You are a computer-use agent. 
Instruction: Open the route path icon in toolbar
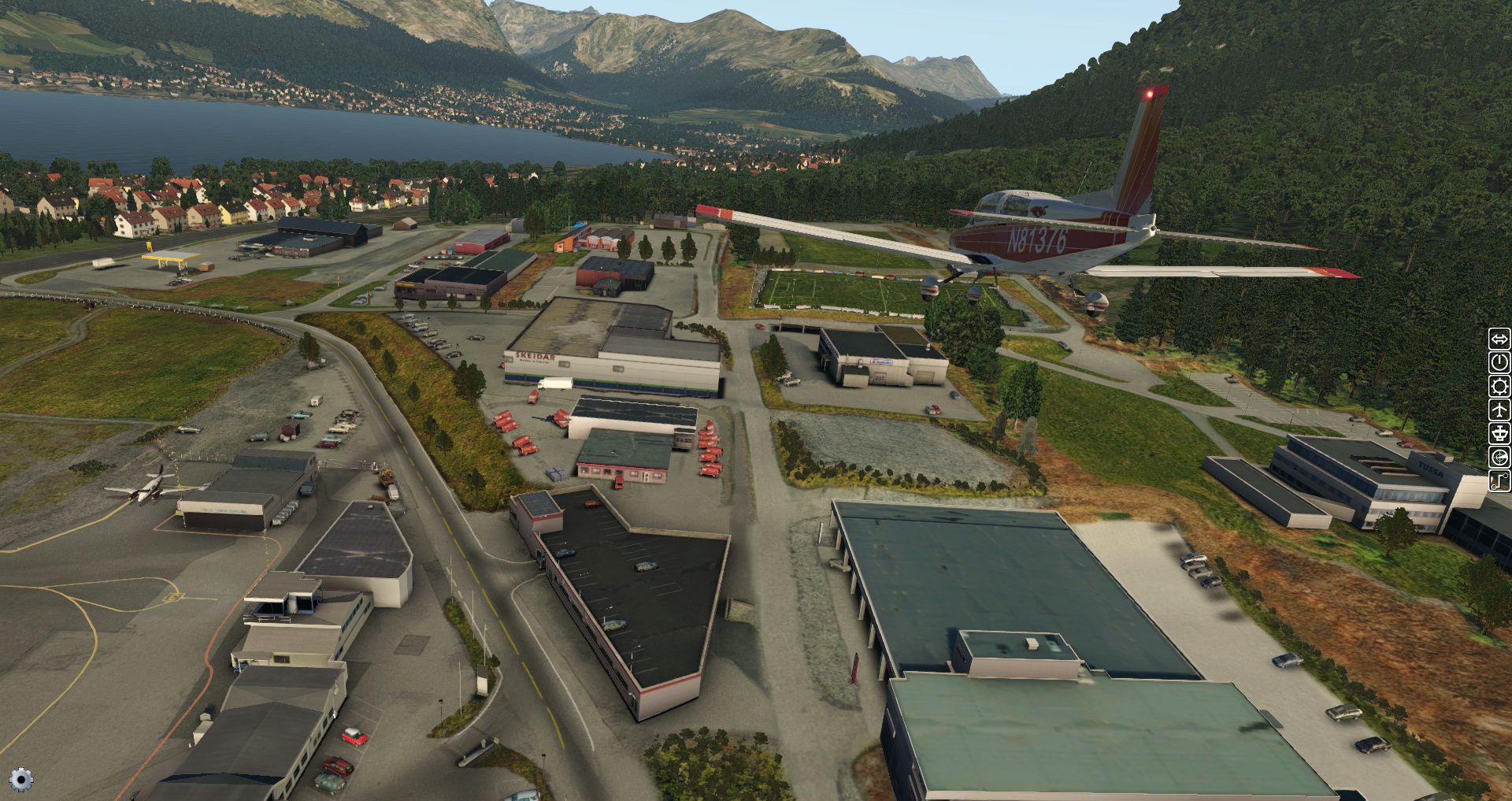(x=1499, y=480)
